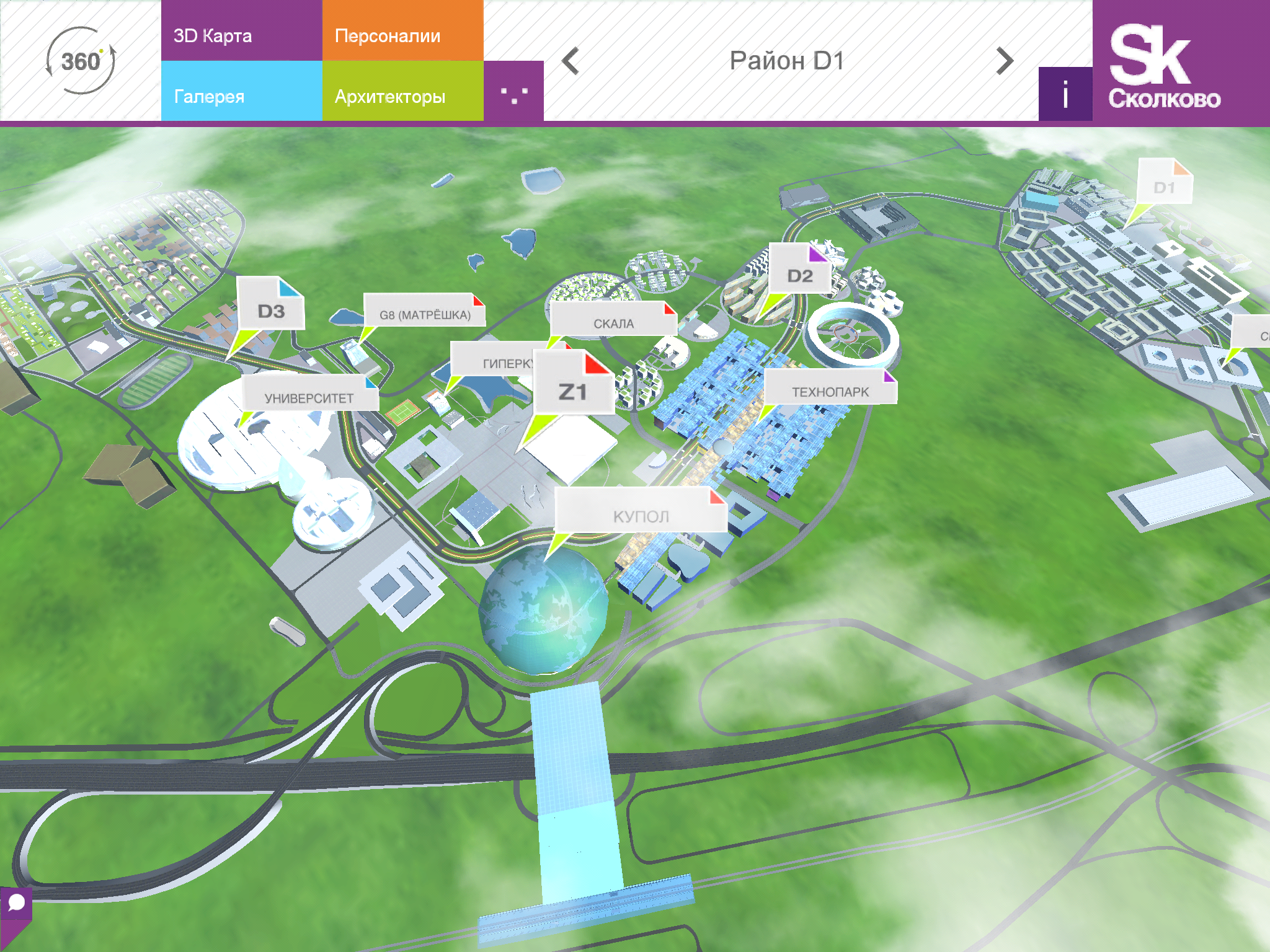Image resolution: width=1270 pixels, height=952 pixels.
Task: Select the D2 district marker
Action: (x=800, y=275)
